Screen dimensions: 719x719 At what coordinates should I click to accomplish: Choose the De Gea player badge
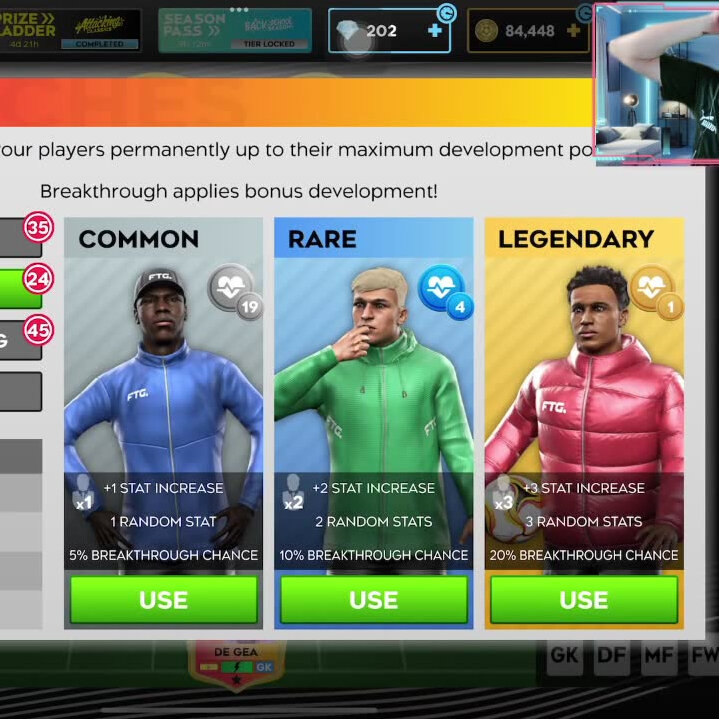point(236,662)
